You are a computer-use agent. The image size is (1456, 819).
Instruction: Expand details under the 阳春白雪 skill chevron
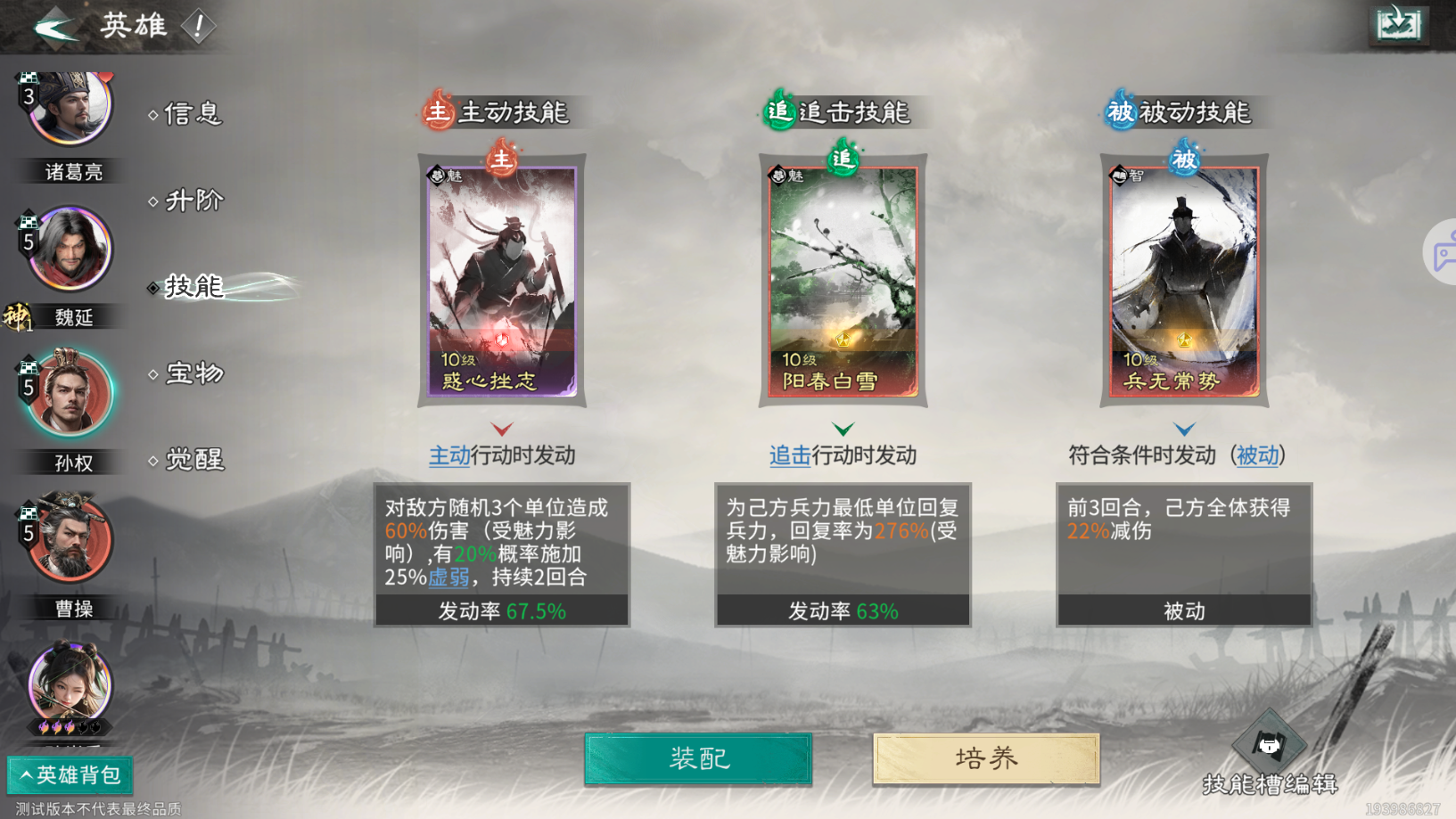pyautogui.click(x=842, y=428)
